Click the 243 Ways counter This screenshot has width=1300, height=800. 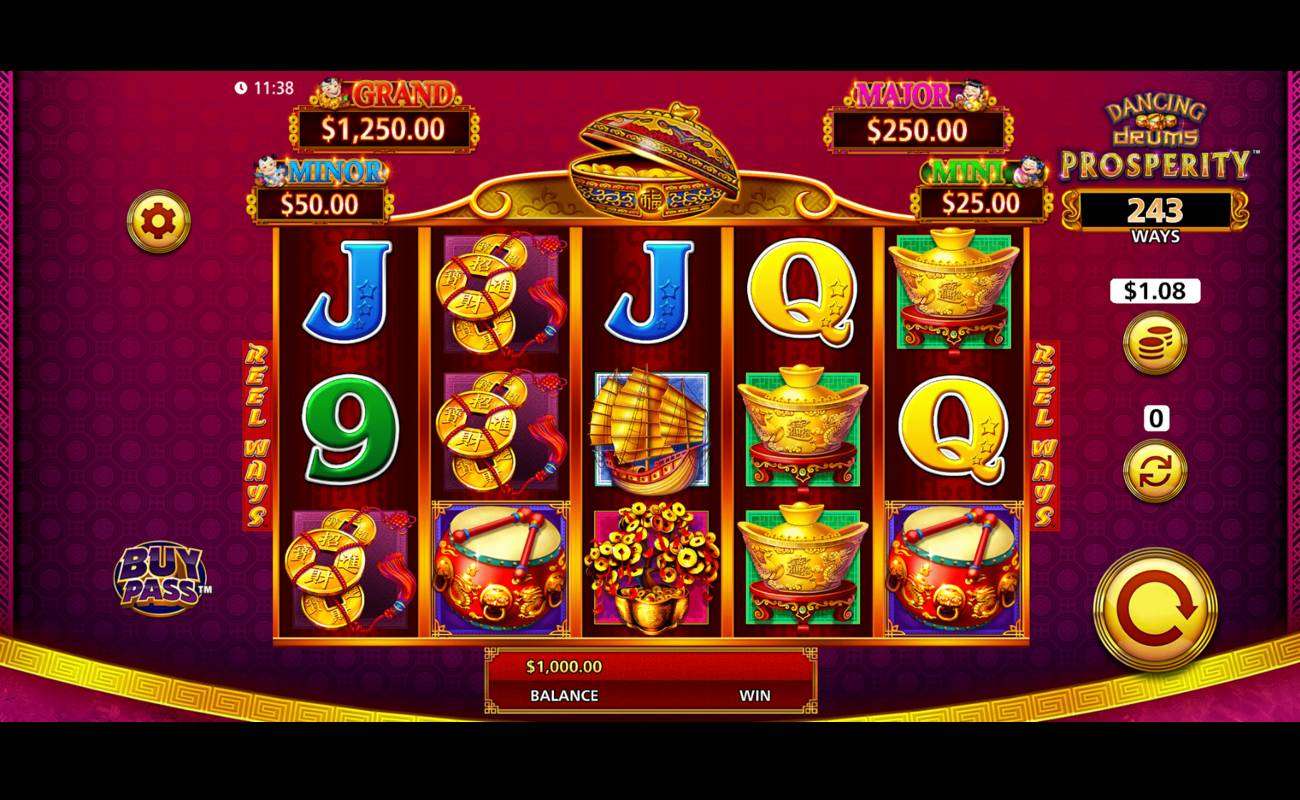1154,213
